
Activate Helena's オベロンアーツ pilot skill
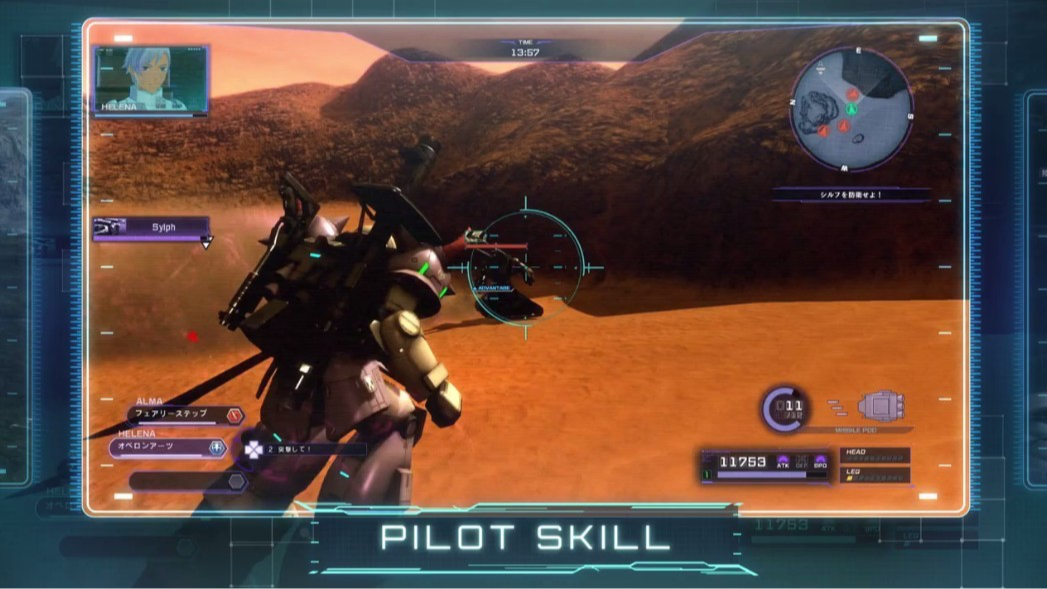point(168,447)
